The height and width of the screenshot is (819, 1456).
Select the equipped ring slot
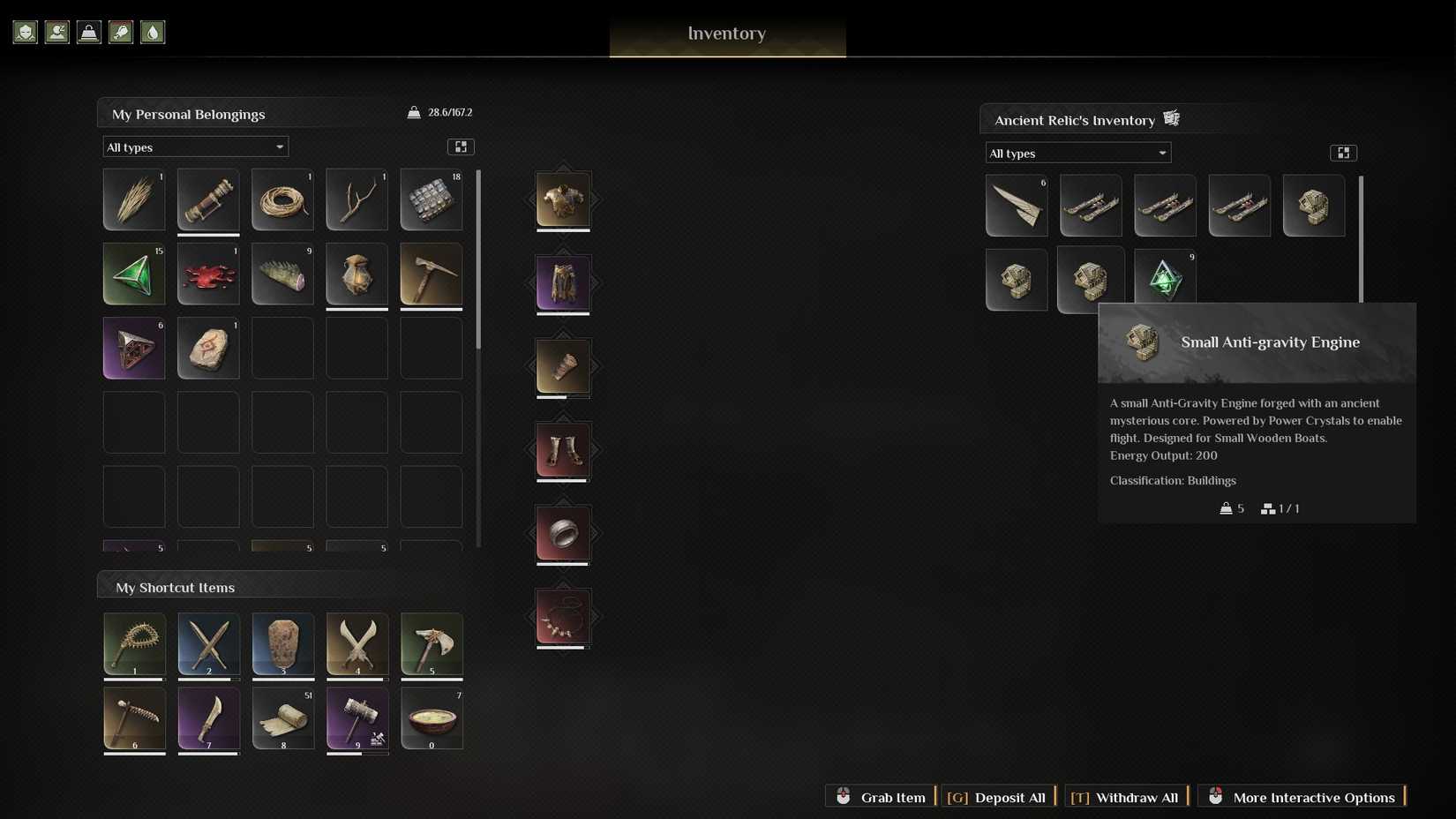point(563,533)
